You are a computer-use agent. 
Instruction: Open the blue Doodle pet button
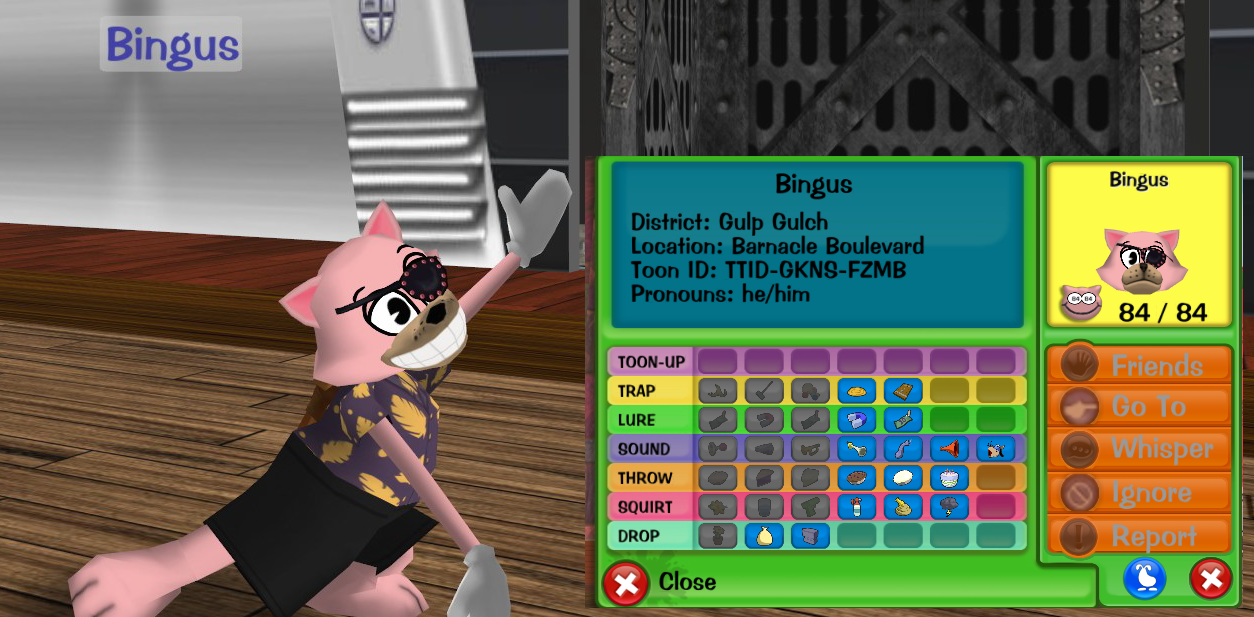pos(1145,578)
